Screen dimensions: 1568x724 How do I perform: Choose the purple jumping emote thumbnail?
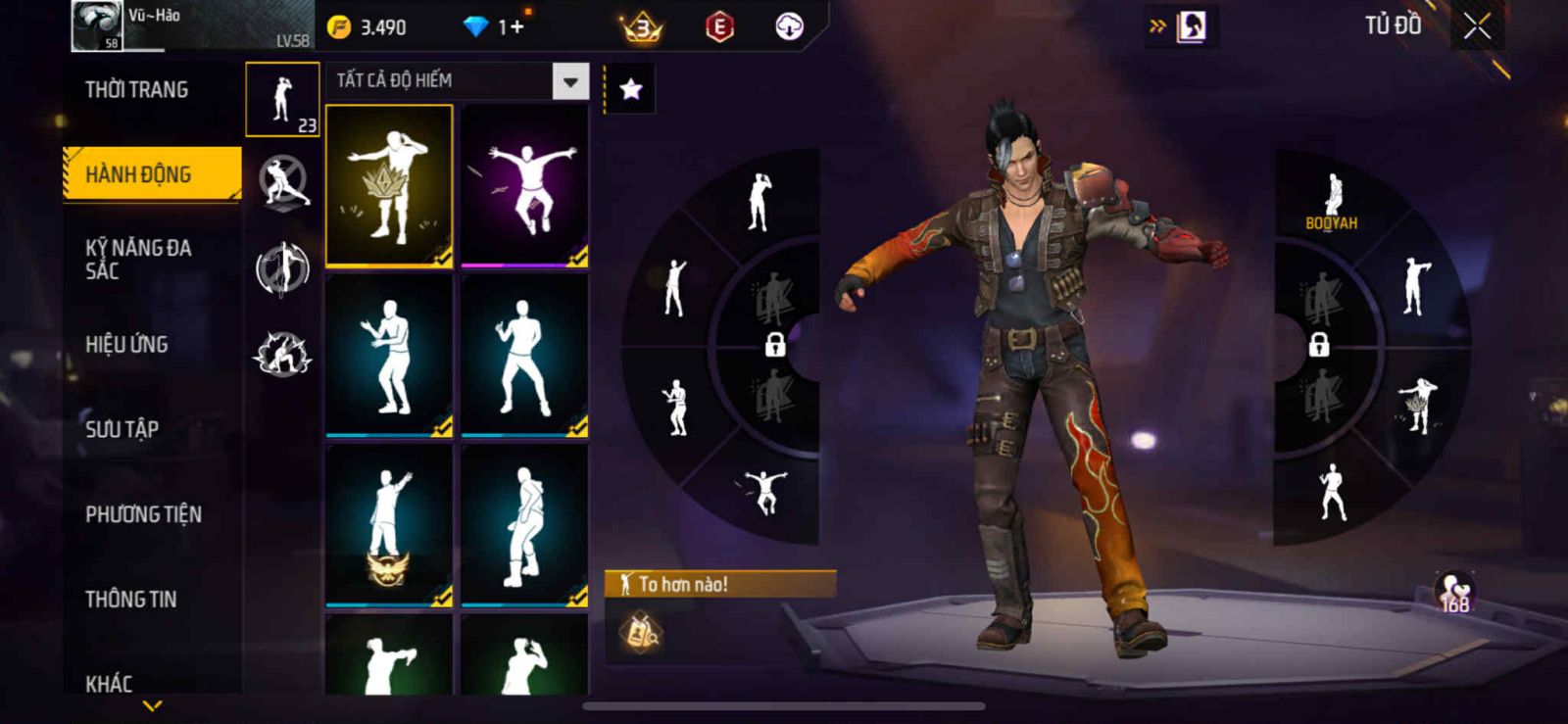[524, 185]
